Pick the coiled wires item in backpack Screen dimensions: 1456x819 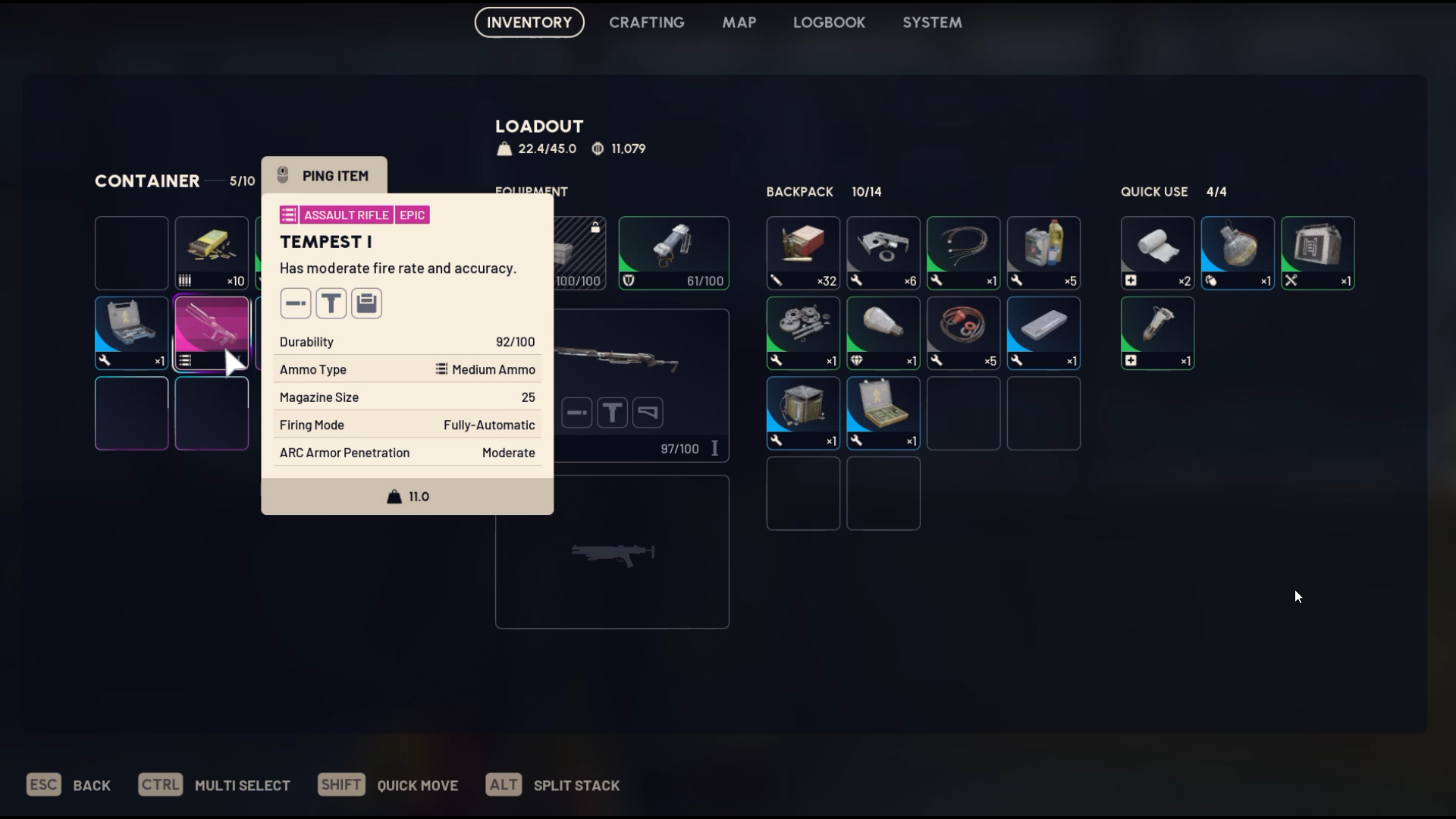click(963, 253)
